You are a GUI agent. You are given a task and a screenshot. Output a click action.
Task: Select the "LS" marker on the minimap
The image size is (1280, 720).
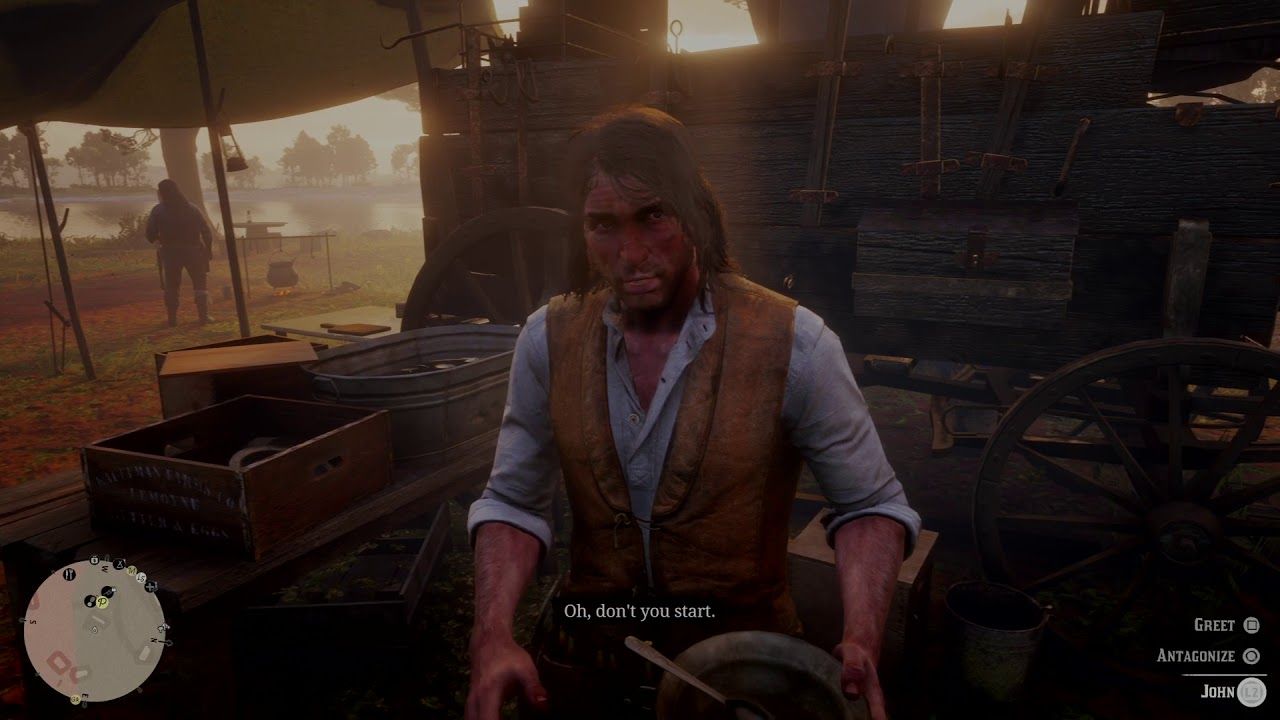coord(140,578)
